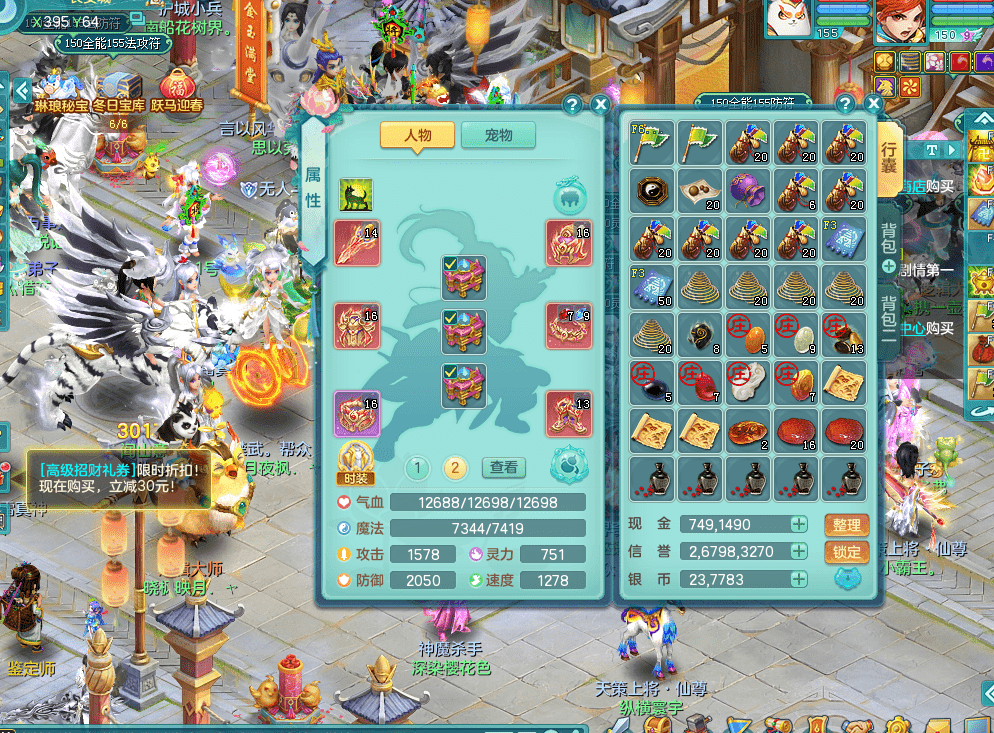Image resolution: width=994 pixels, height=733 pixels.
Task: Add 银币 (silver coins) using plus button
Action: 799,578
